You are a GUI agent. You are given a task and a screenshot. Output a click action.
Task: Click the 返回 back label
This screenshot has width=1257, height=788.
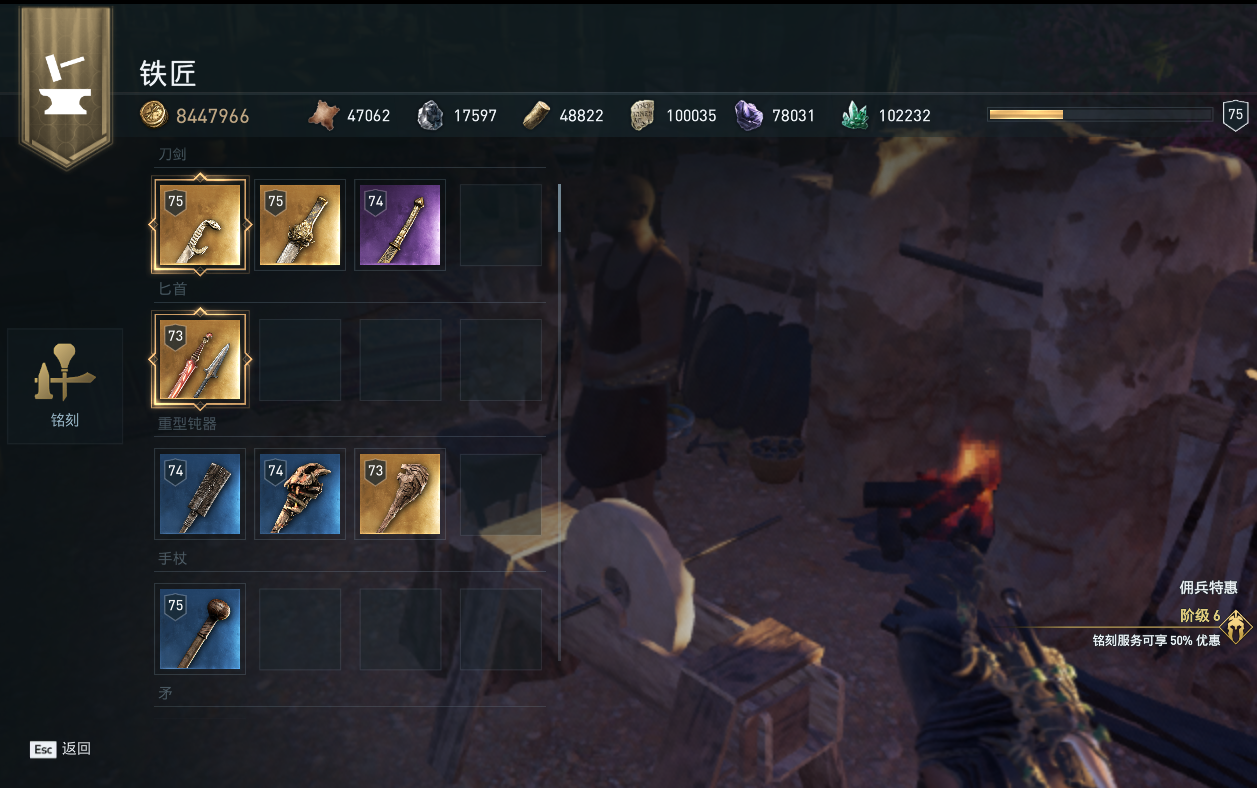coord(76,749)
